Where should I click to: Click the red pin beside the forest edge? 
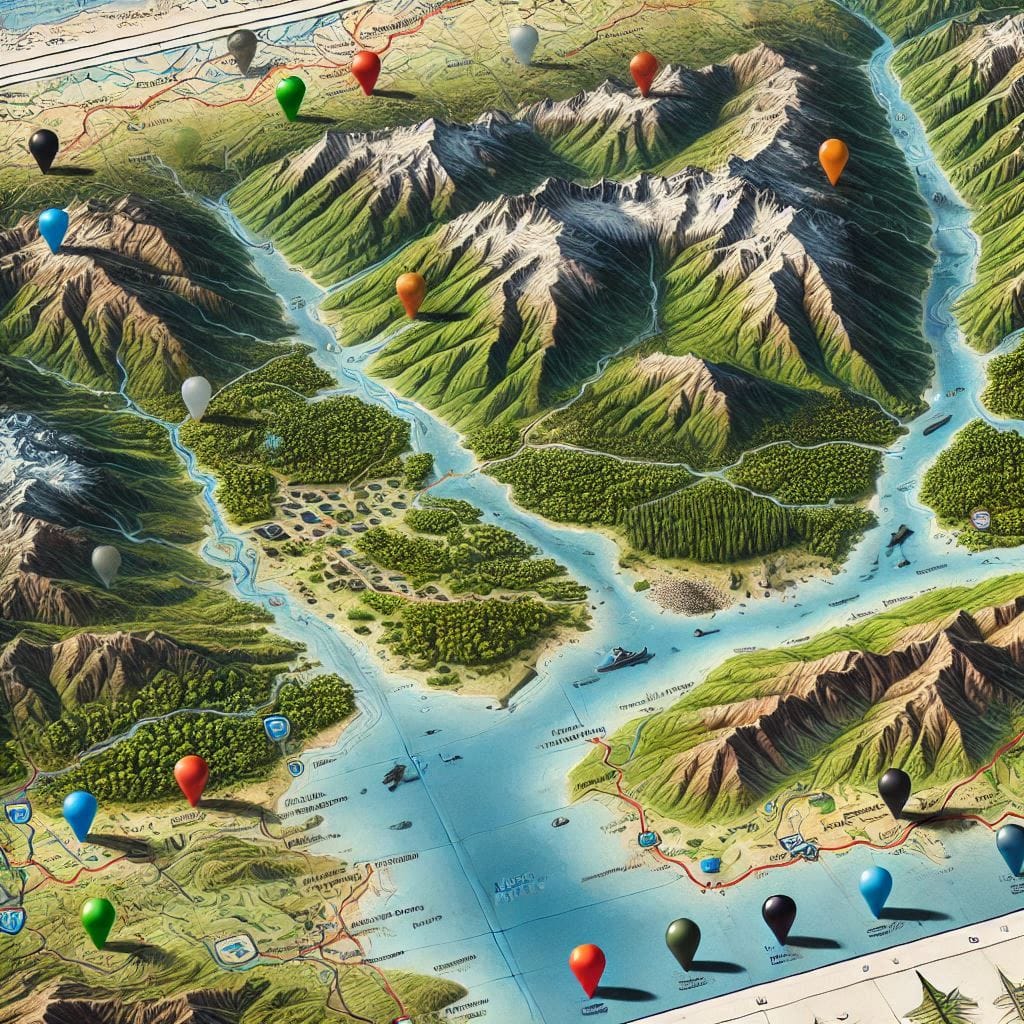(x=191, y=775)
